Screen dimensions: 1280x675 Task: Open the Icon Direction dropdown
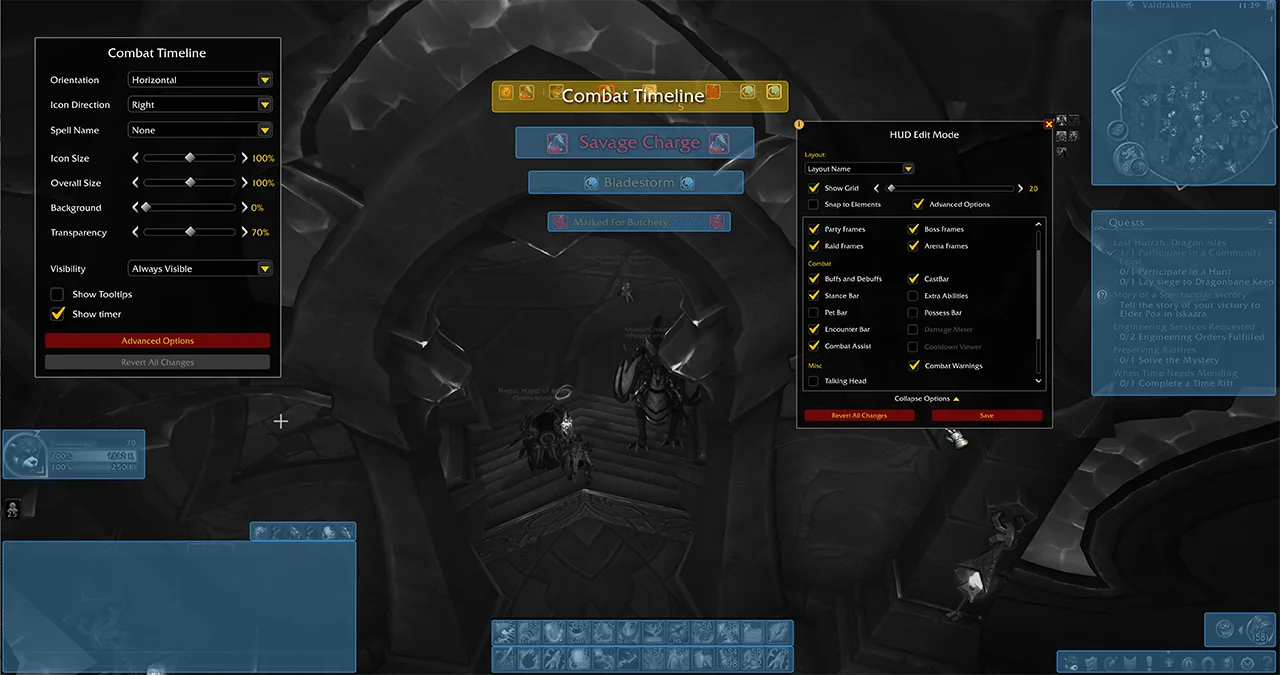click(200, 105)
